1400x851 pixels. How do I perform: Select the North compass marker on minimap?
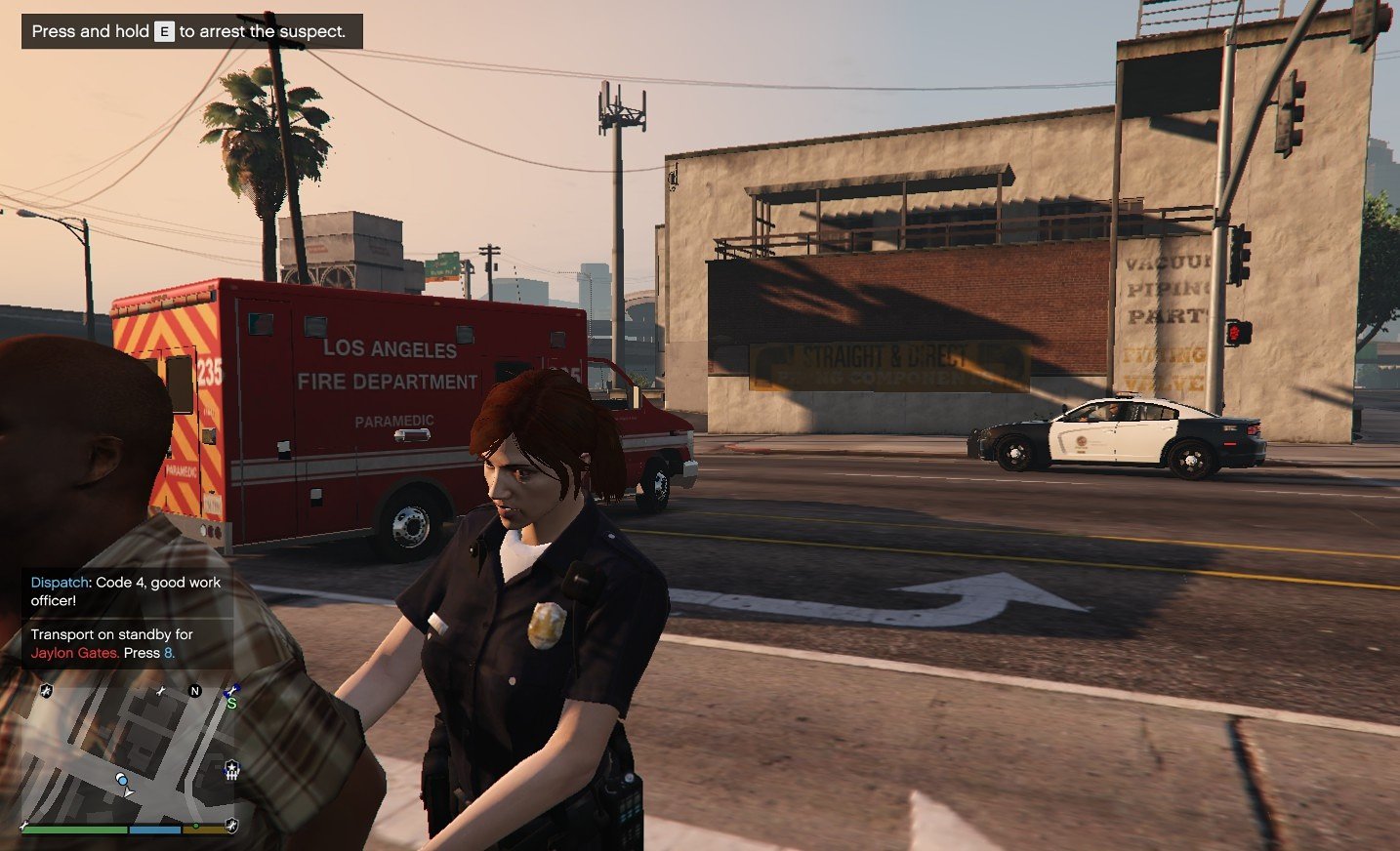pos(194,691)
